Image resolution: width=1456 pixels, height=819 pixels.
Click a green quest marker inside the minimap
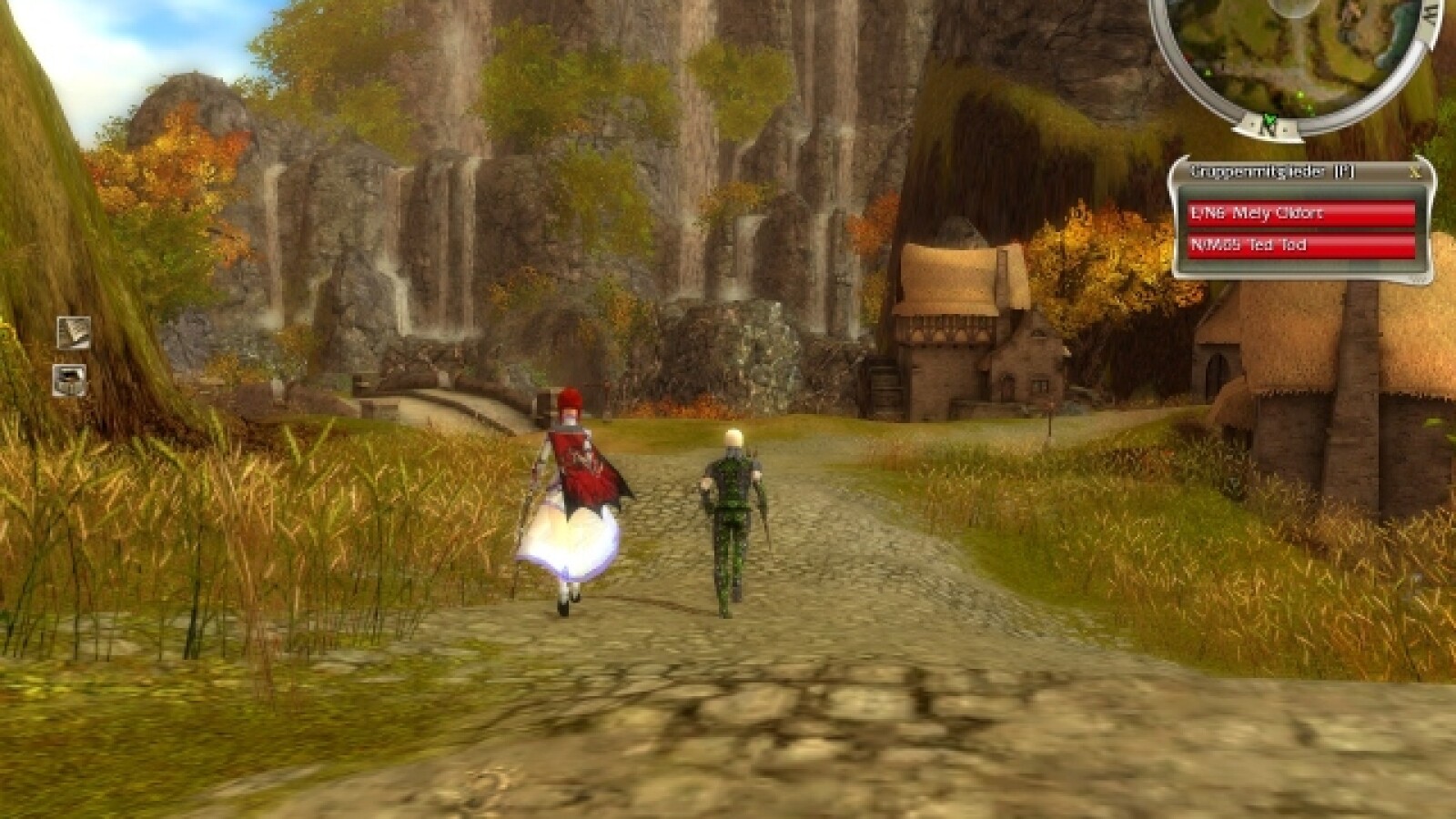(1208, 73)
